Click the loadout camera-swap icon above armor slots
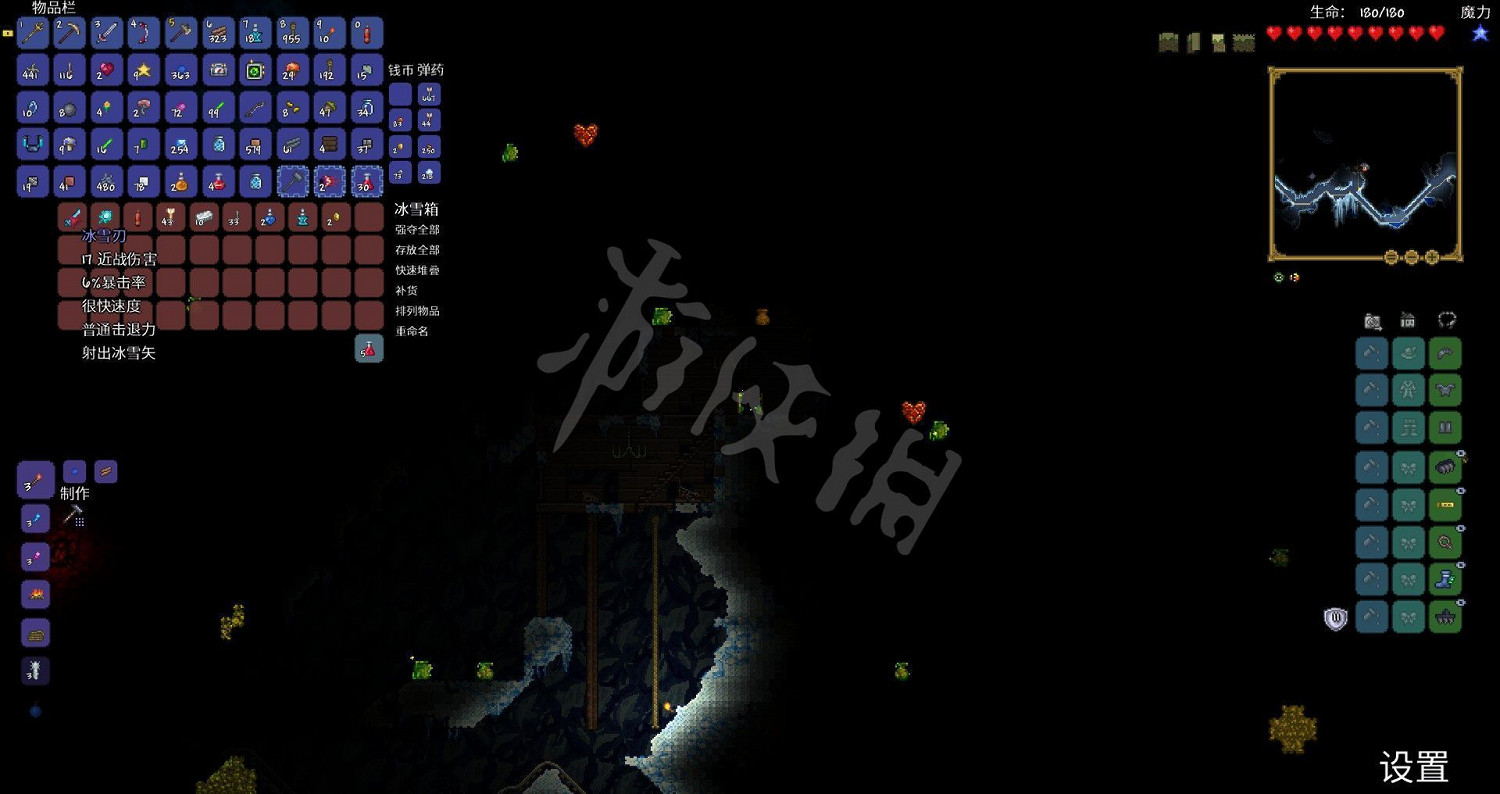Screen dimensions: 1500x794 [x=1371, y=321]
